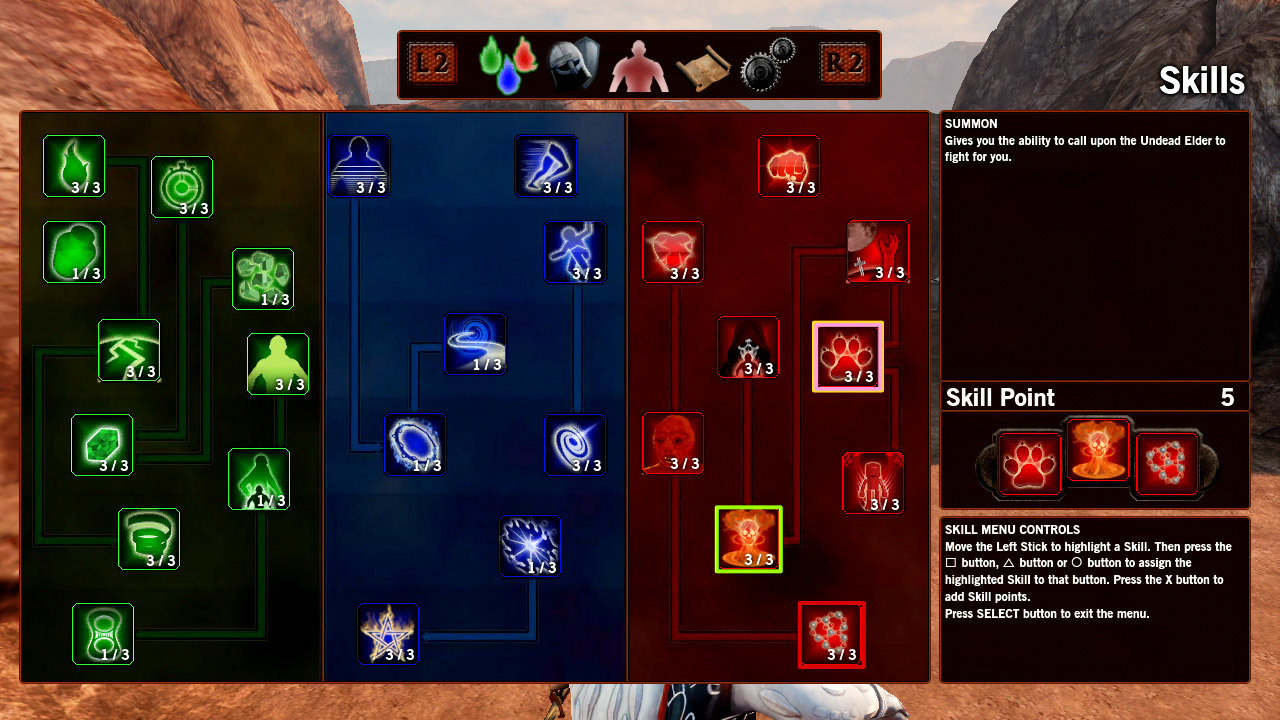1280x720 pixels.
Task: Select the green stopwatch skill
Action: [x=182, y=187]
